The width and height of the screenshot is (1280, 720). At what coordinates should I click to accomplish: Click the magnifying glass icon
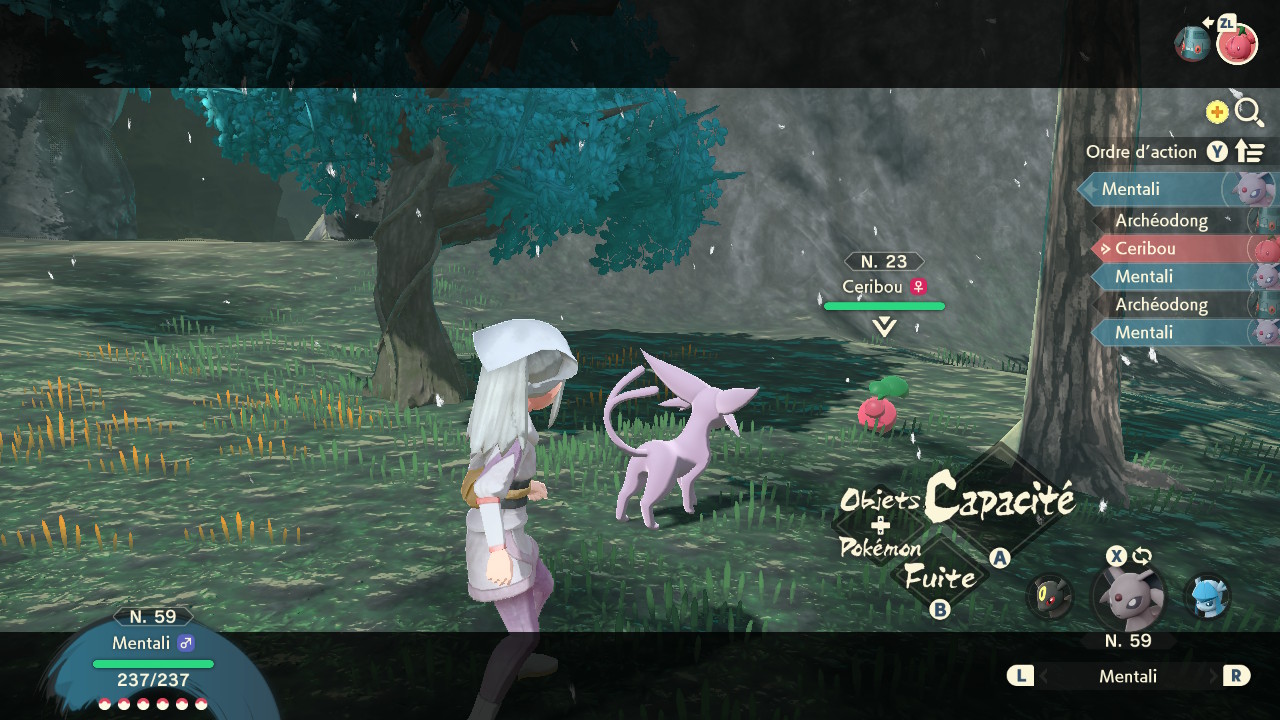coord(1249,112)
